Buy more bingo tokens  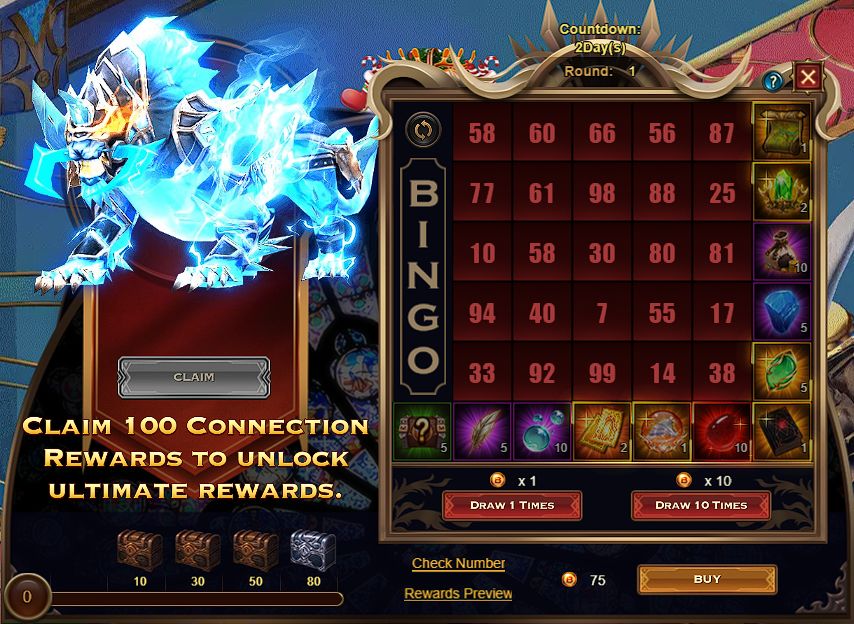point(707,579)
